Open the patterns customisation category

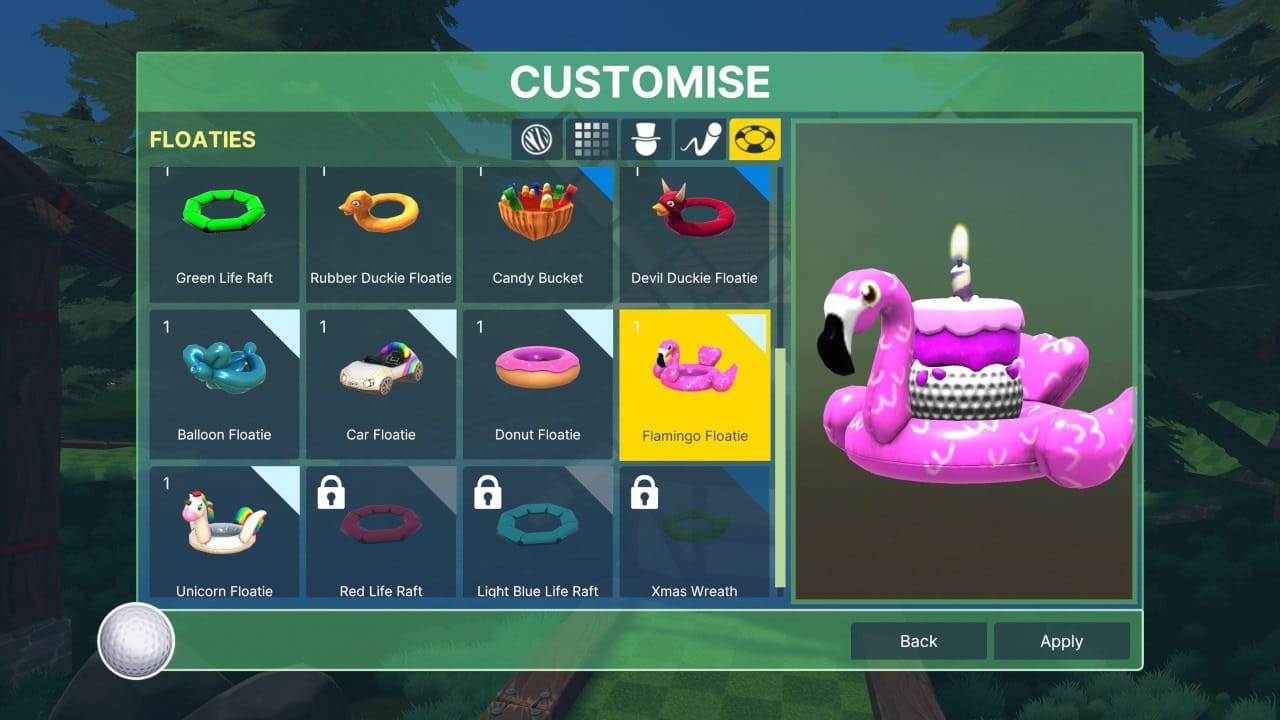click(x=591, y=139)
